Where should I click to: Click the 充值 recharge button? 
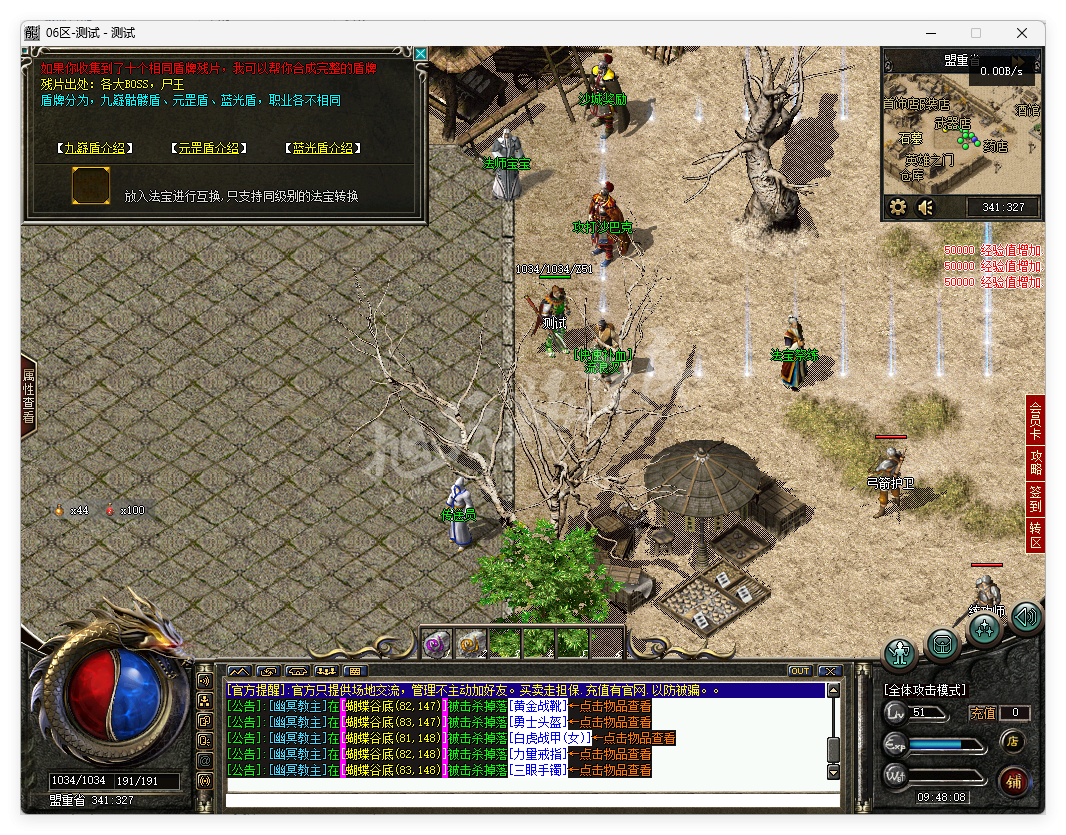(983, 713)
